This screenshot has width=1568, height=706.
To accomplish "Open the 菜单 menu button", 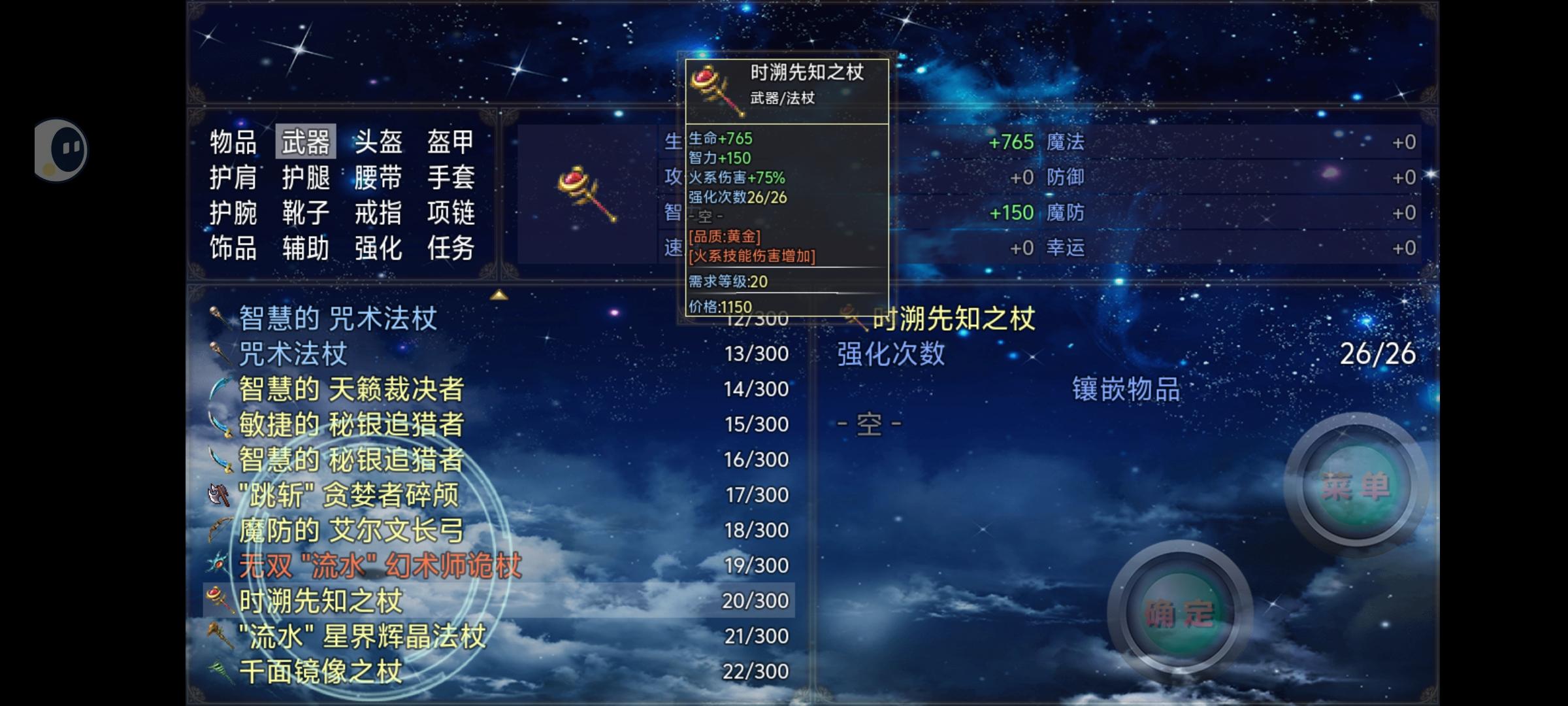I will [x=1356, y=484].
